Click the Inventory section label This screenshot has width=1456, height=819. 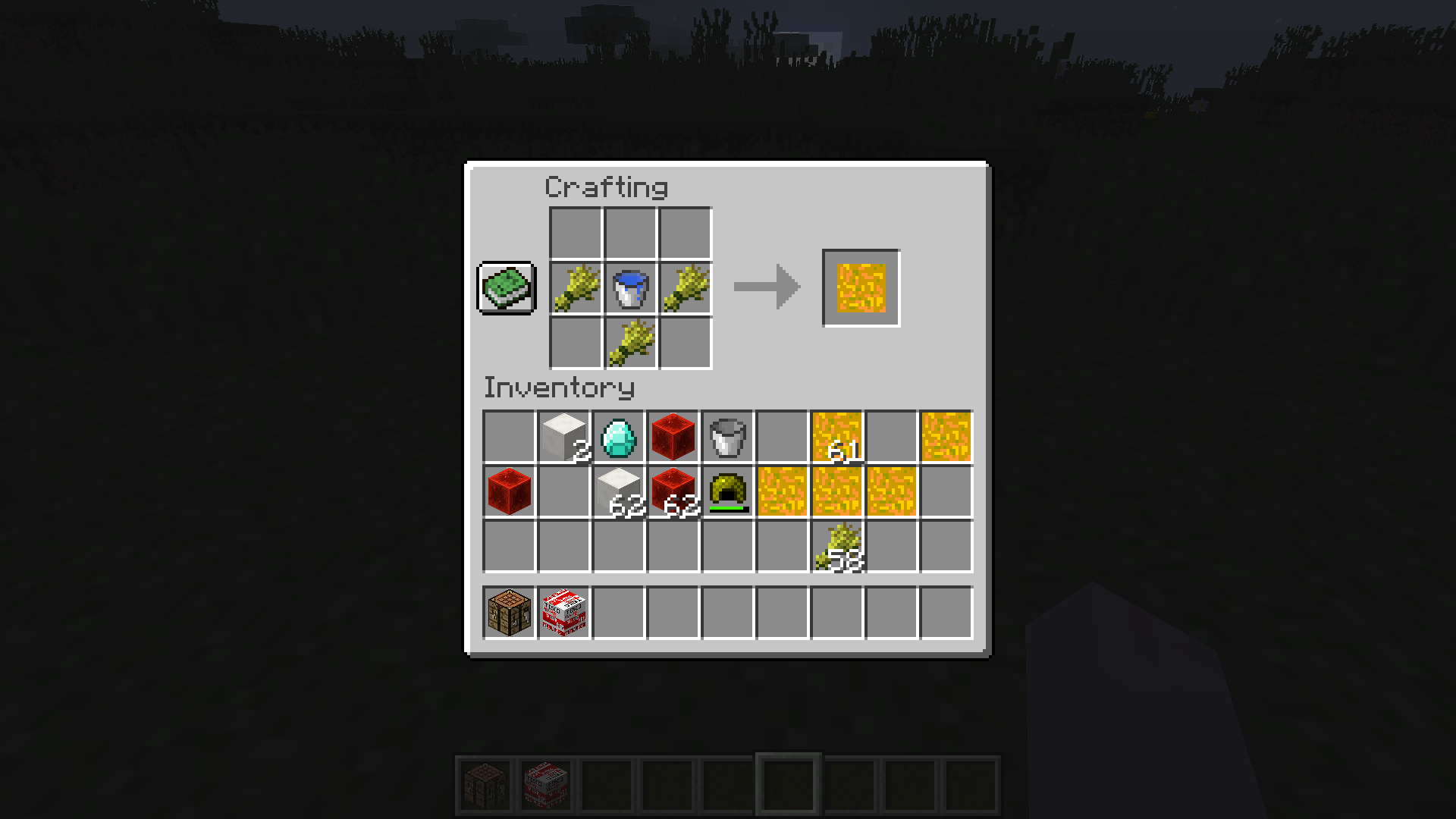[x=559, y=388]
